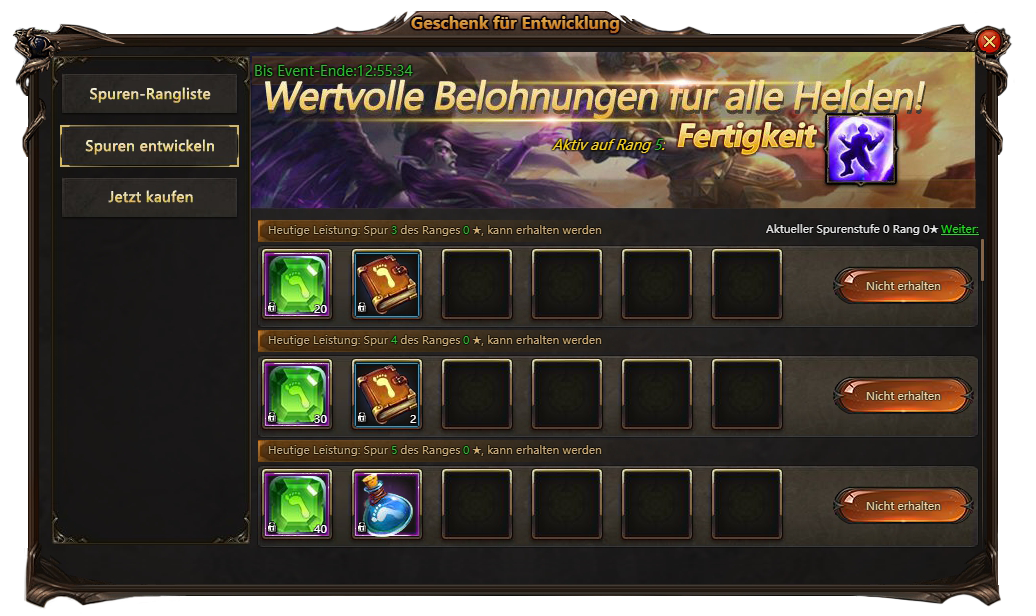This screenshot has height=616, width=1036.
Task: Follow the green Weiter link
Action: (x=959, y=230)
